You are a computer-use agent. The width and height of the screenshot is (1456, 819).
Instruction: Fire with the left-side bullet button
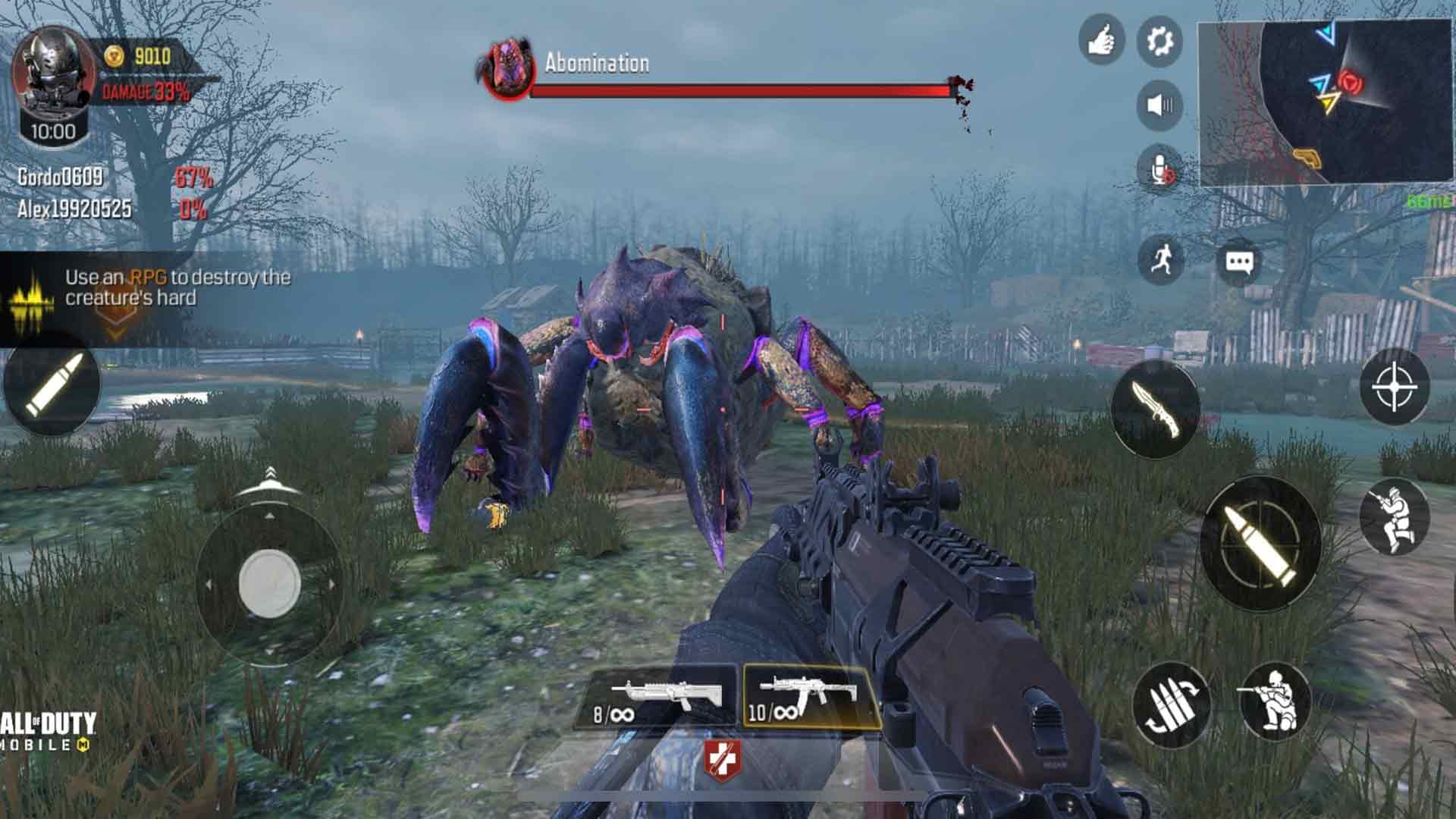point(52,385)
